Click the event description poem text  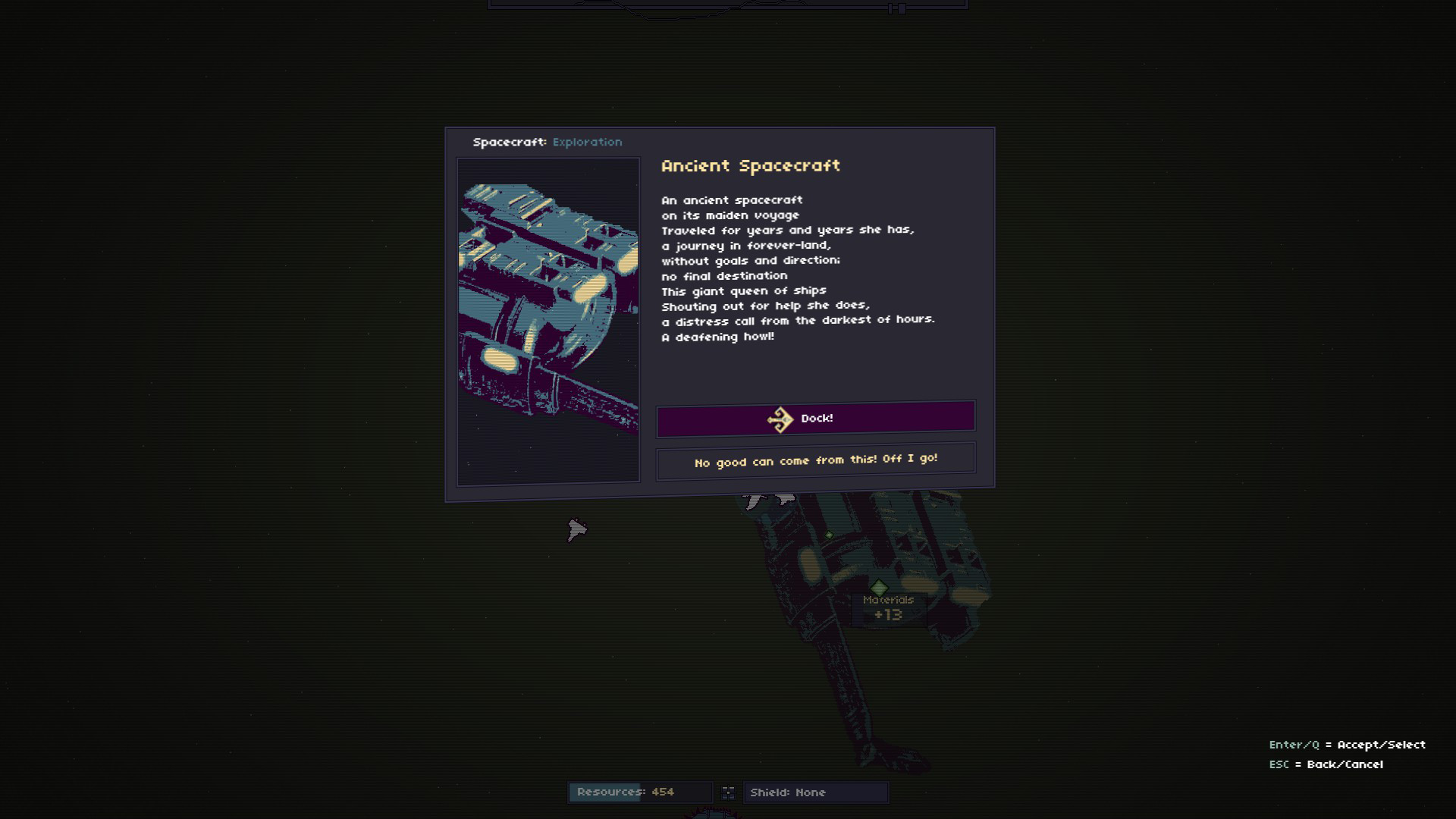[796, 268]
